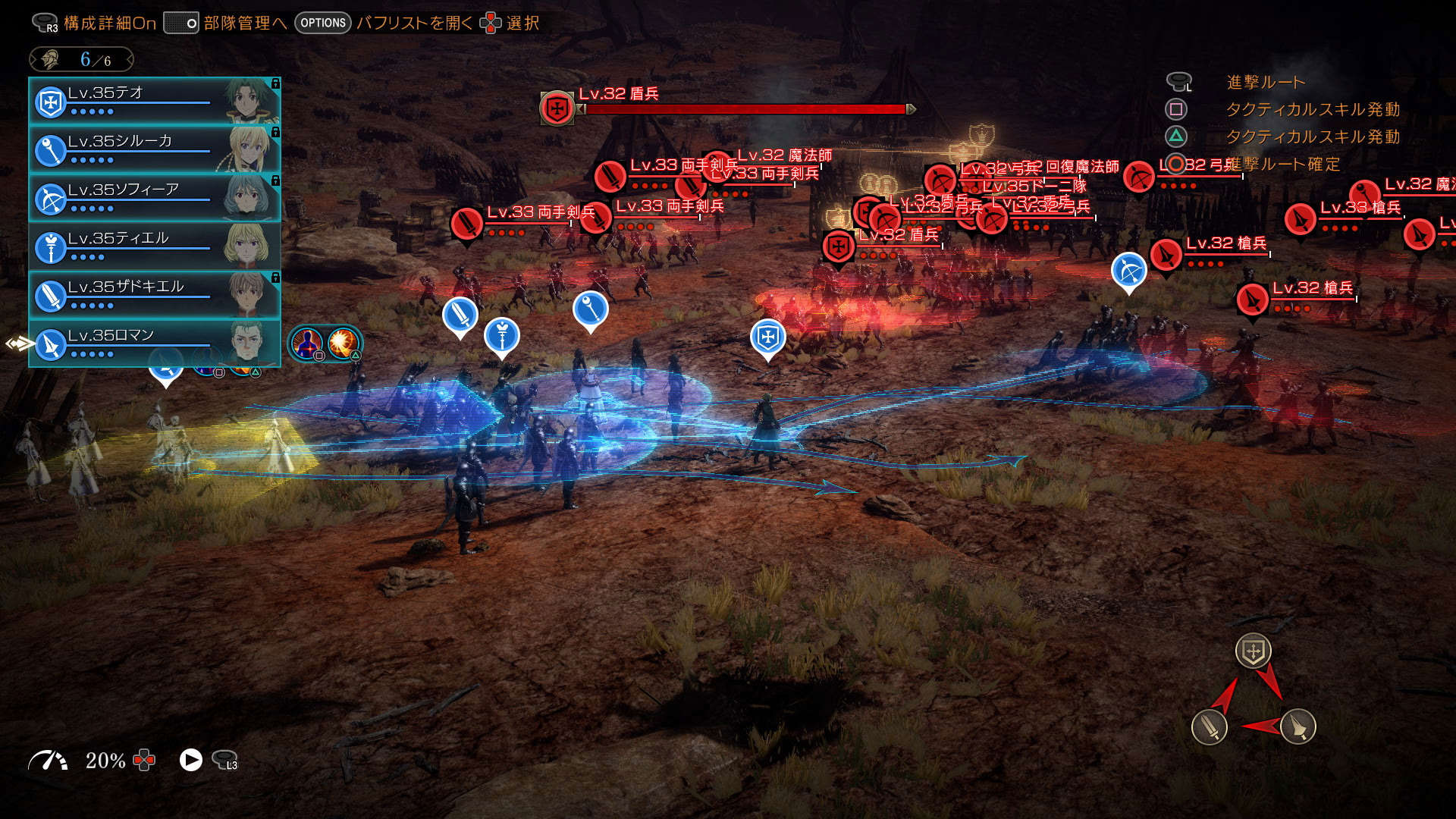Select the blue sword unit marker on the battlefield
Viewport: 1456px width, 819px height.
click(460, 315)
